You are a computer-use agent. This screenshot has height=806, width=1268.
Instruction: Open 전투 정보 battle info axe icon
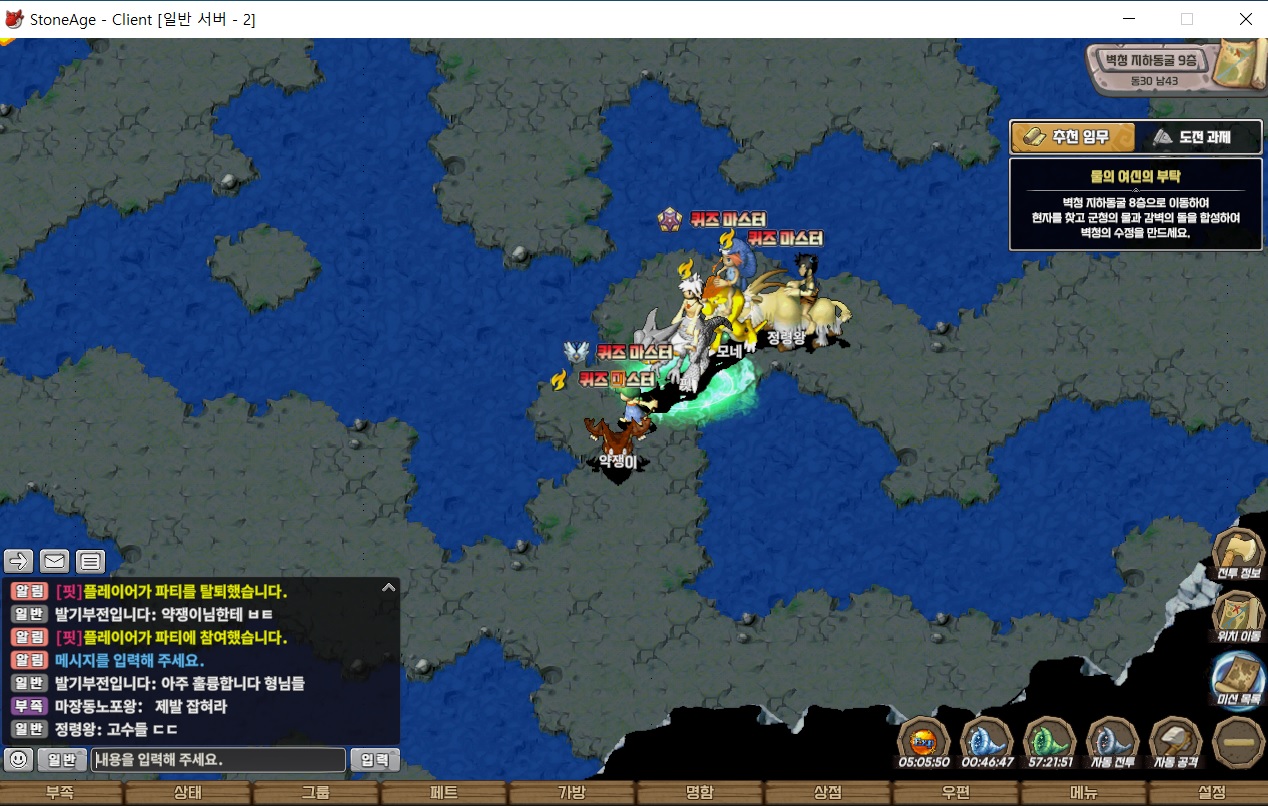(x=1238, y=553)
